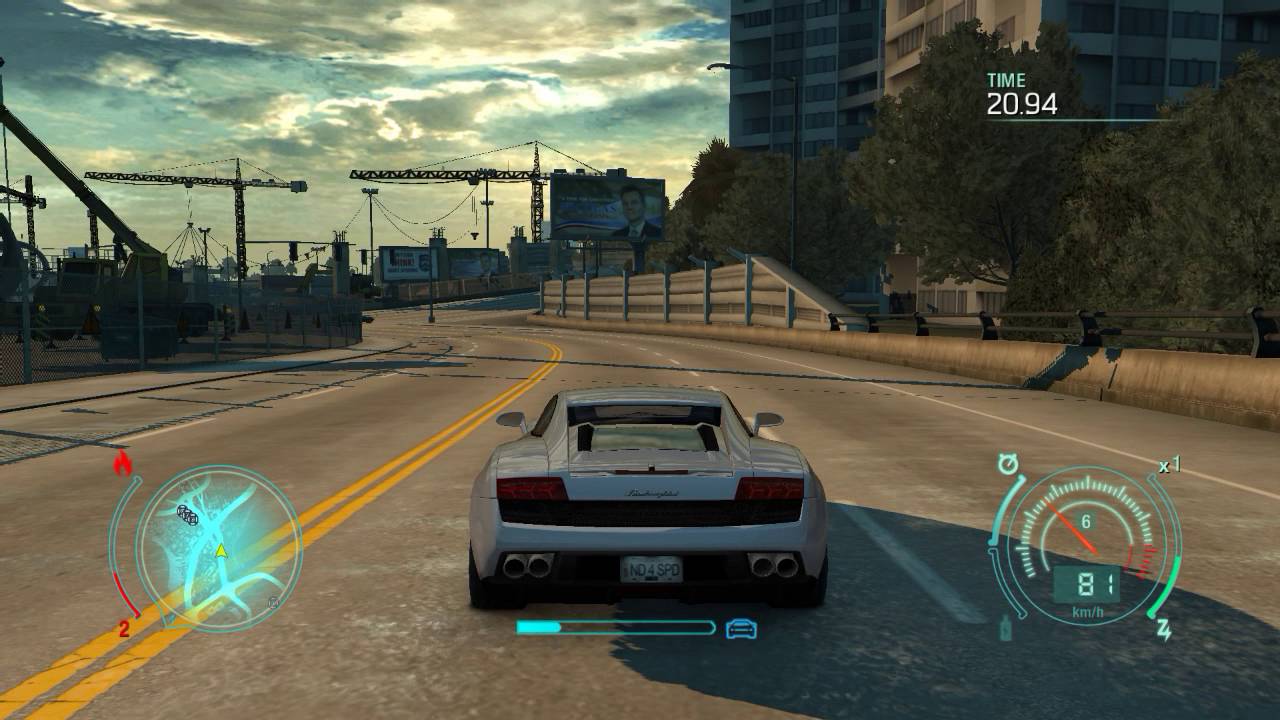This screenshot has width=1280, height=720.
Task: Select the nitrous bottle icon
Action: point(1004,629)
